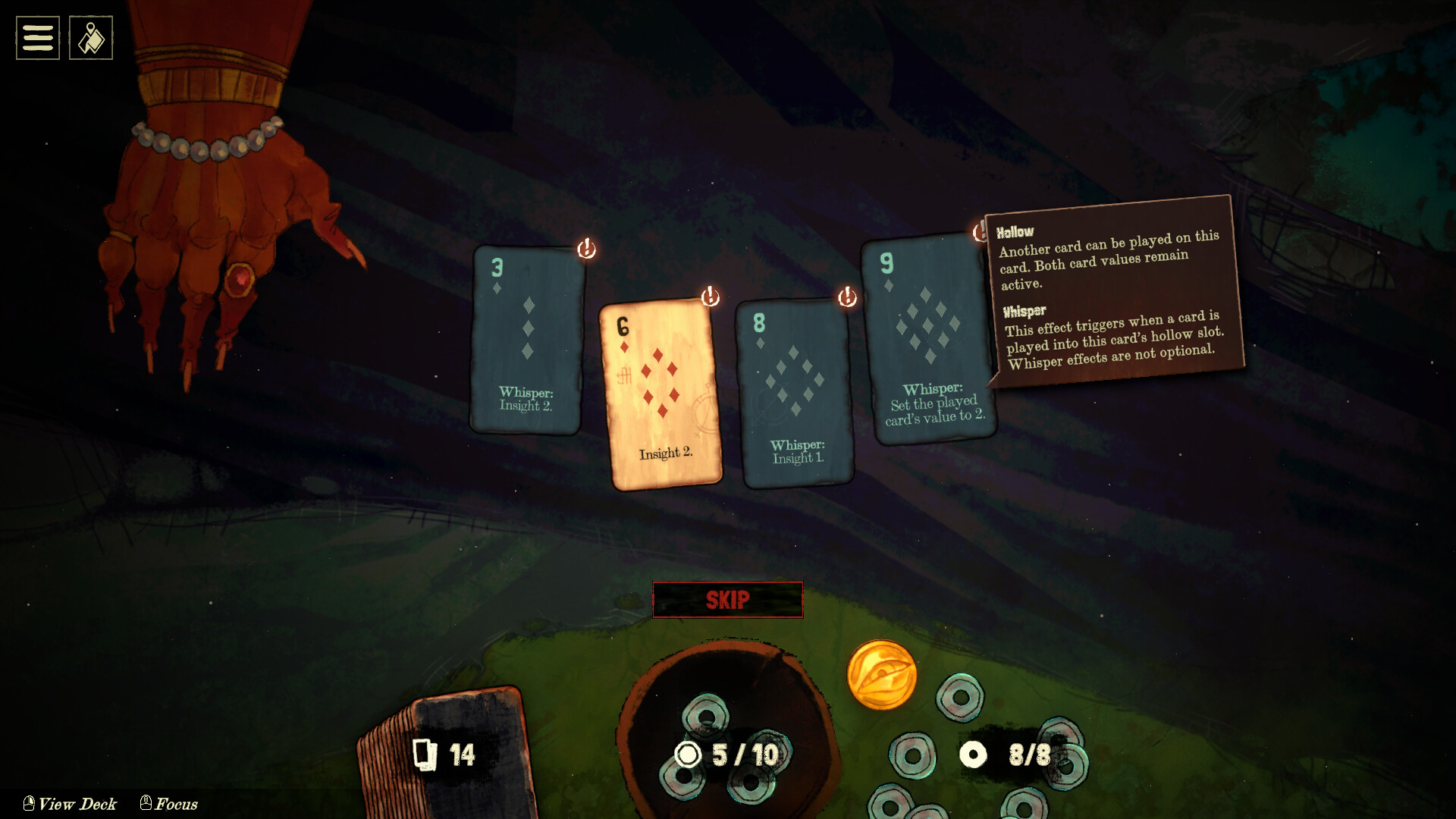Select the 3 of diamonds card
This screenshot has width=1456, height=819.
[526, 341]
